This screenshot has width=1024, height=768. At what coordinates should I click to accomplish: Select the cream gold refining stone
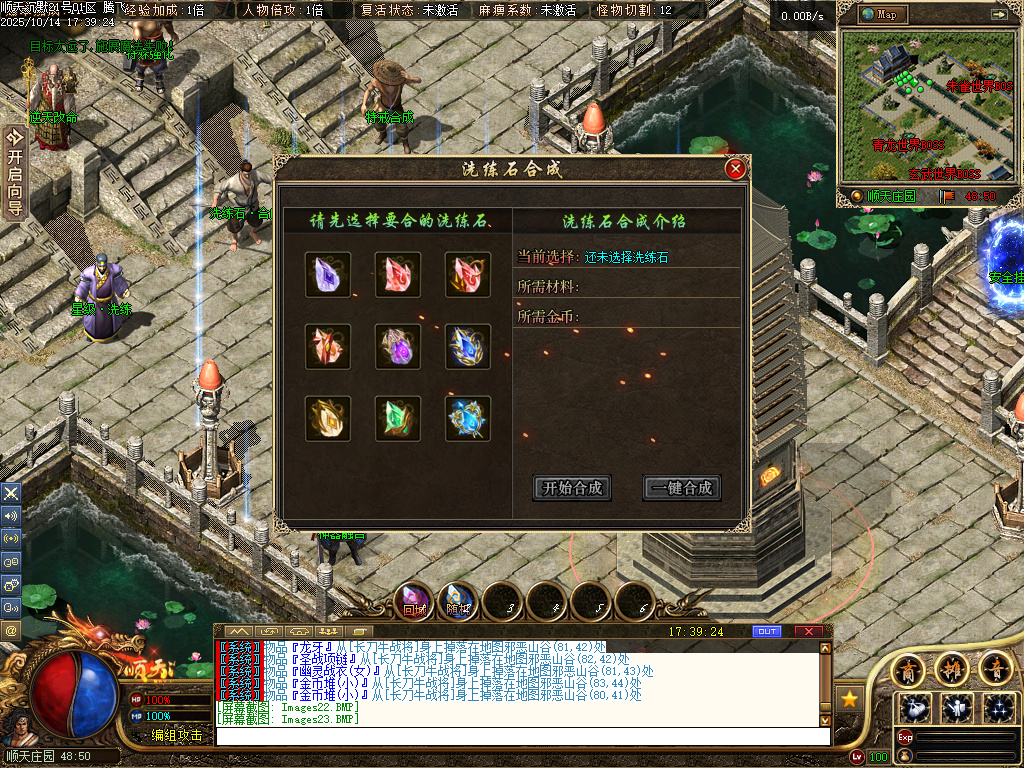[328, 419]
